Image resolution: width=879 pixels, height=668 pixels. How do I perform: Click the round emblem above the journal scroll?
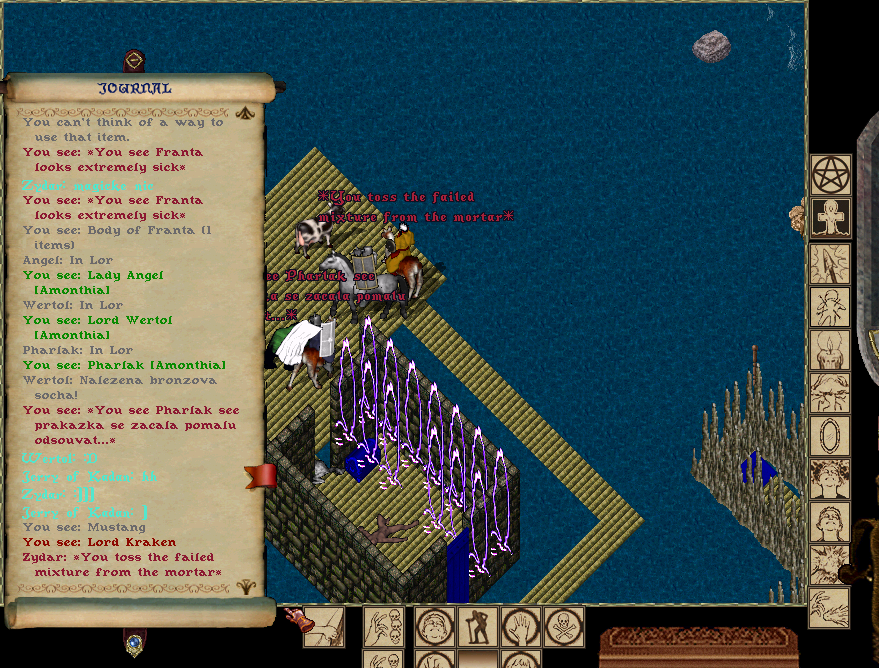click(x=134, y=61)
